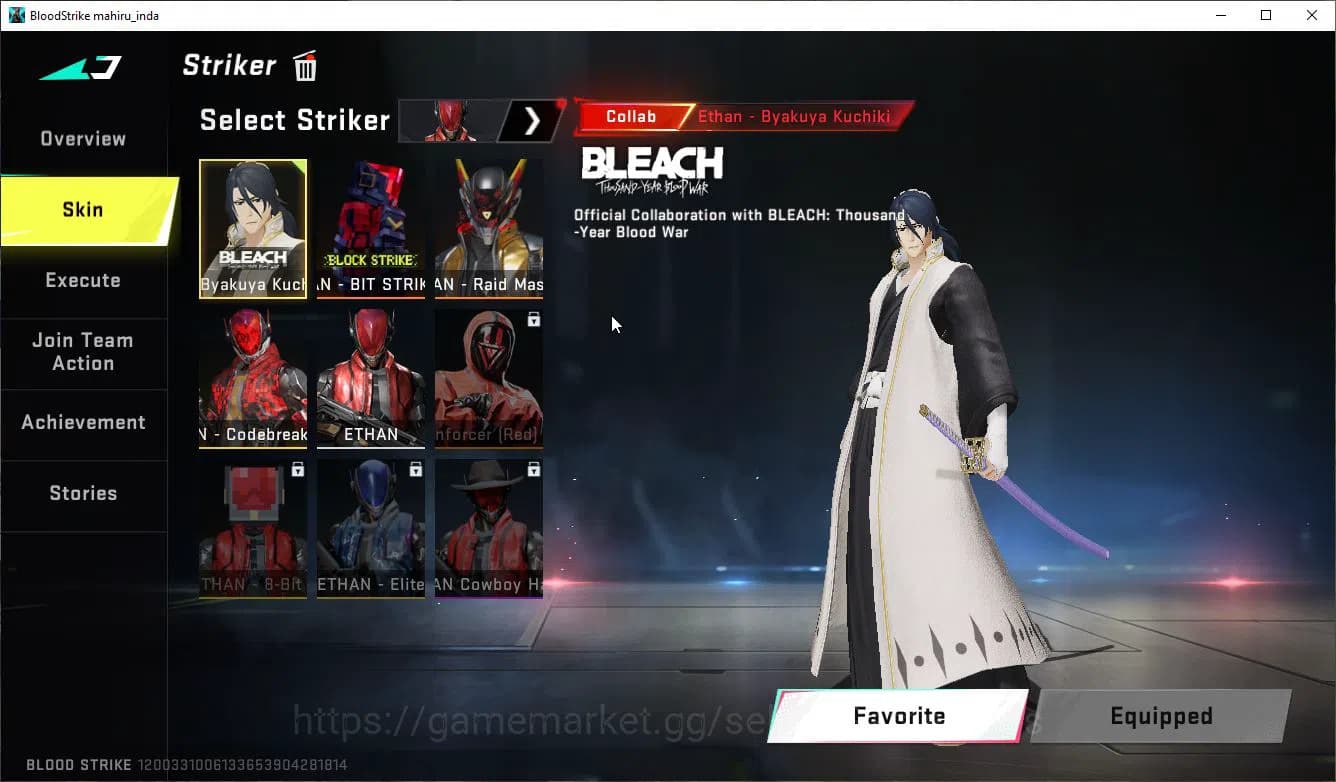Click the lock icon on Enforcer (Red) skin
Viewport: 1336px width, 782px height.
click(535, 319)
